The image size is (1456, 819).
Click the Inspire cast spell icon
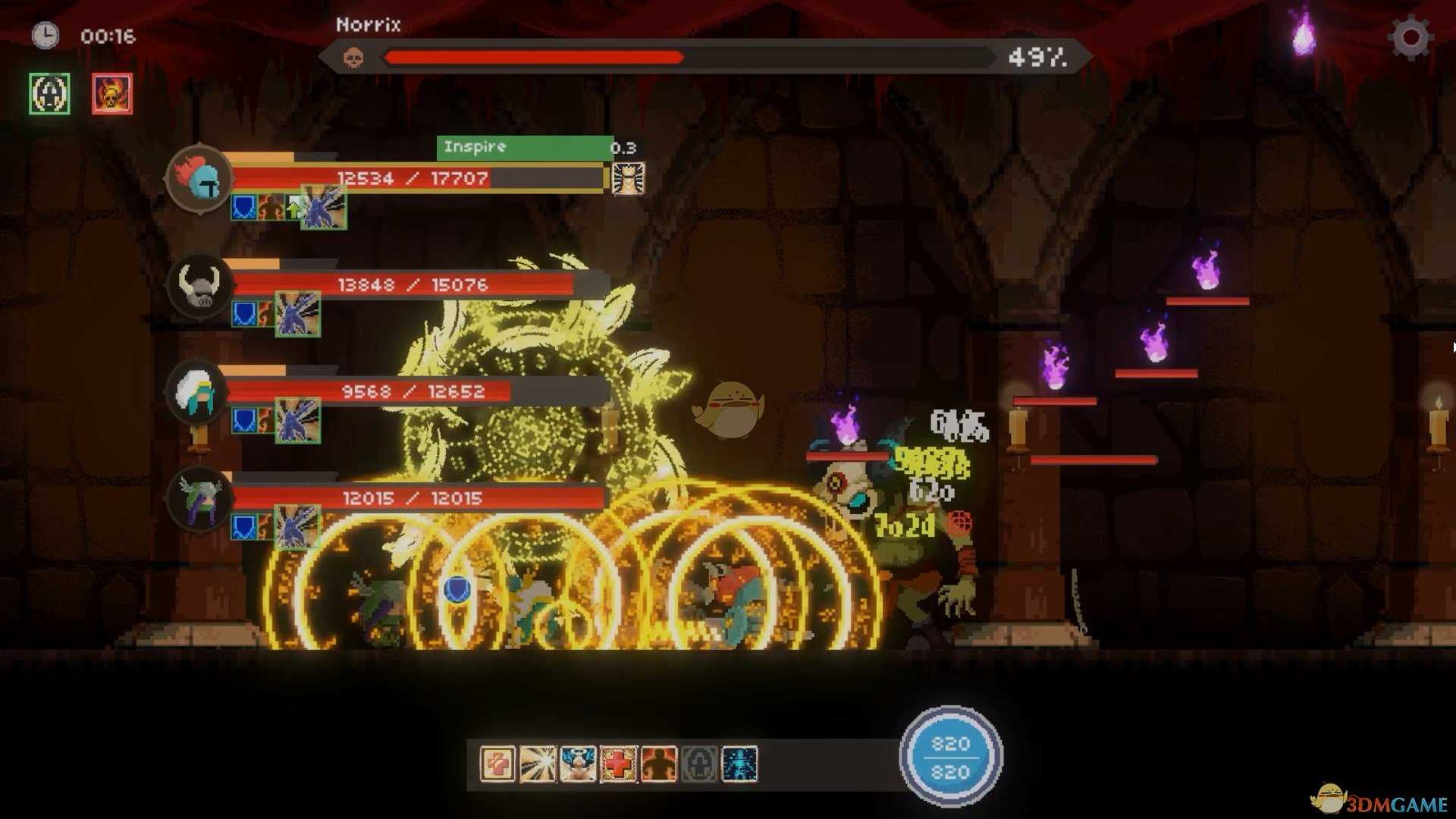point(628,179)
